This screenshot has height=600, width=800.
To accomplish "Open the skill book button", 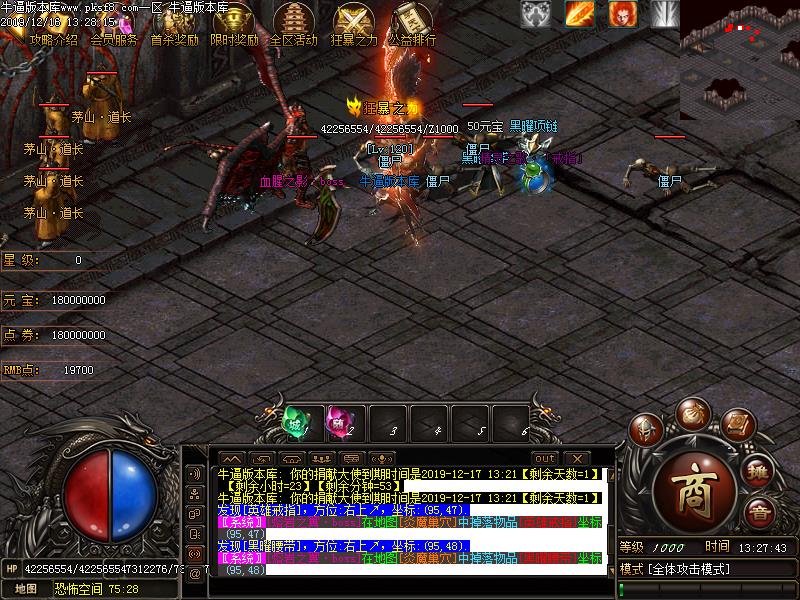I will (738, 426).
